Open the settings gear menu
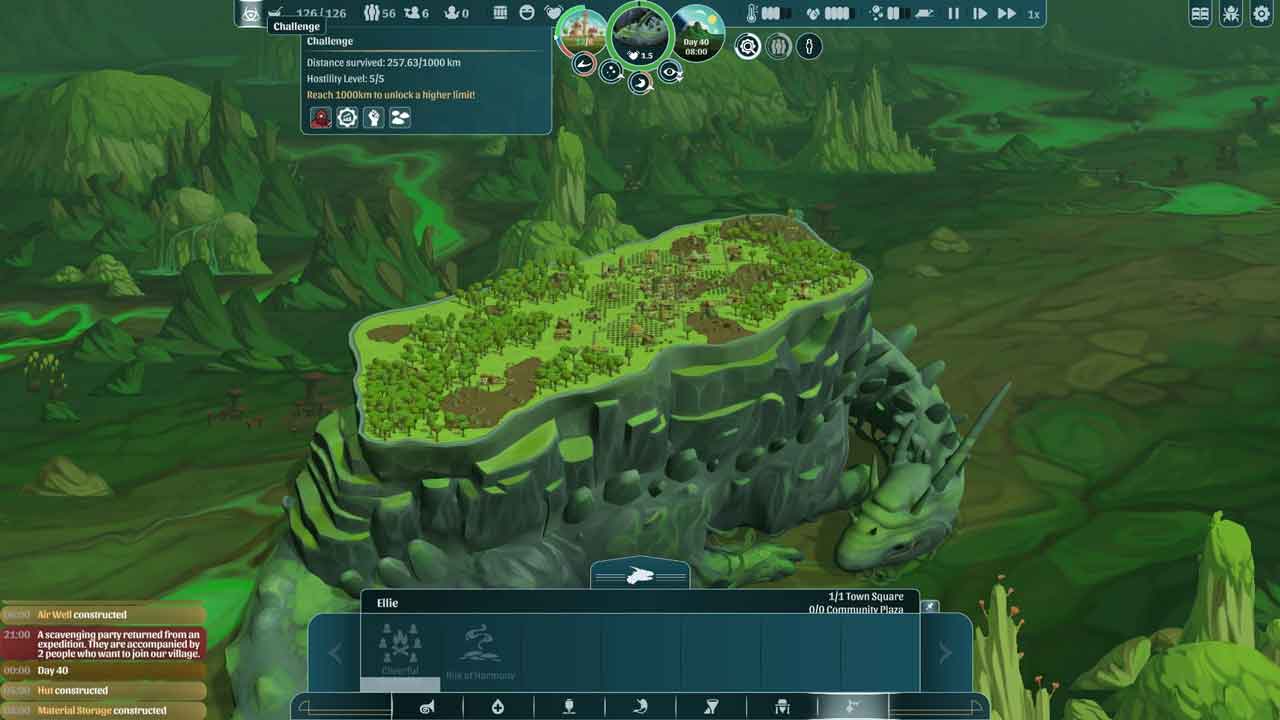The height and width of the screenshot is (720, 1280). (x=1260, y=14)
